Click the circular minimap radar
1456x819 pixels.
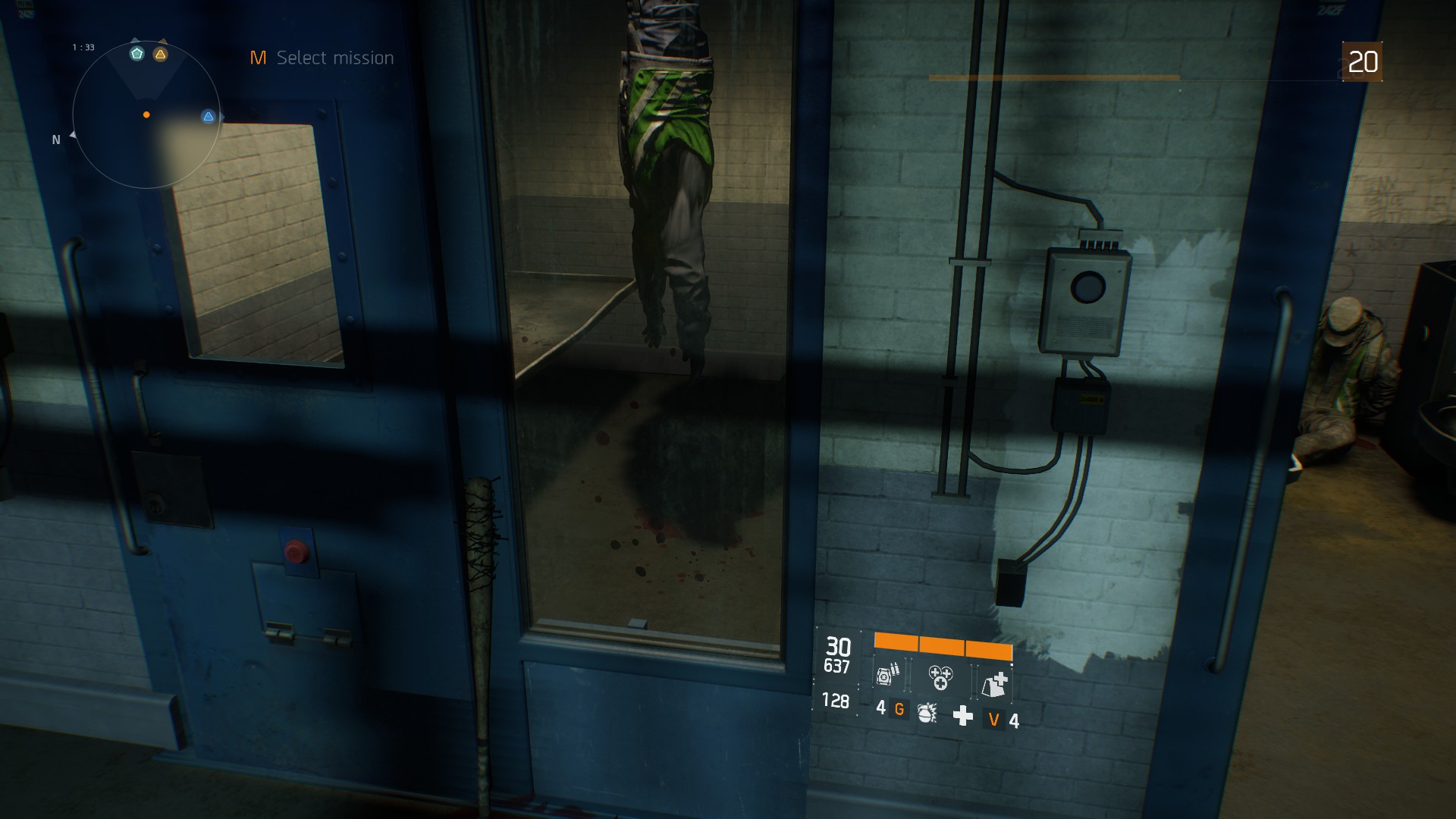pos(146,115)
